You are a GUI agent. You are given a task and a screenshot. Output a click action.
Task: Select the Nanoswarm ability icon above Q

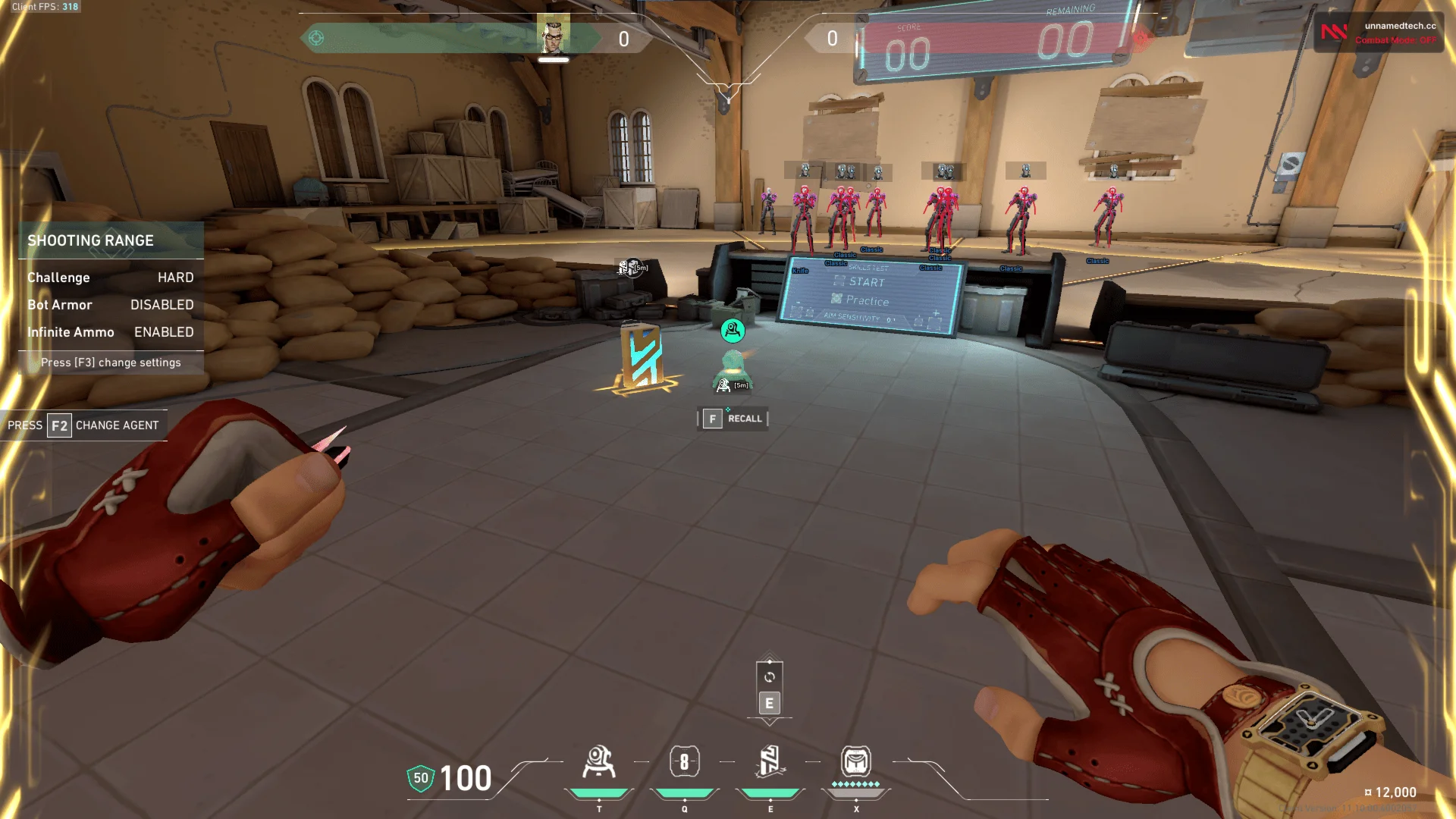[x=685, y=762]
